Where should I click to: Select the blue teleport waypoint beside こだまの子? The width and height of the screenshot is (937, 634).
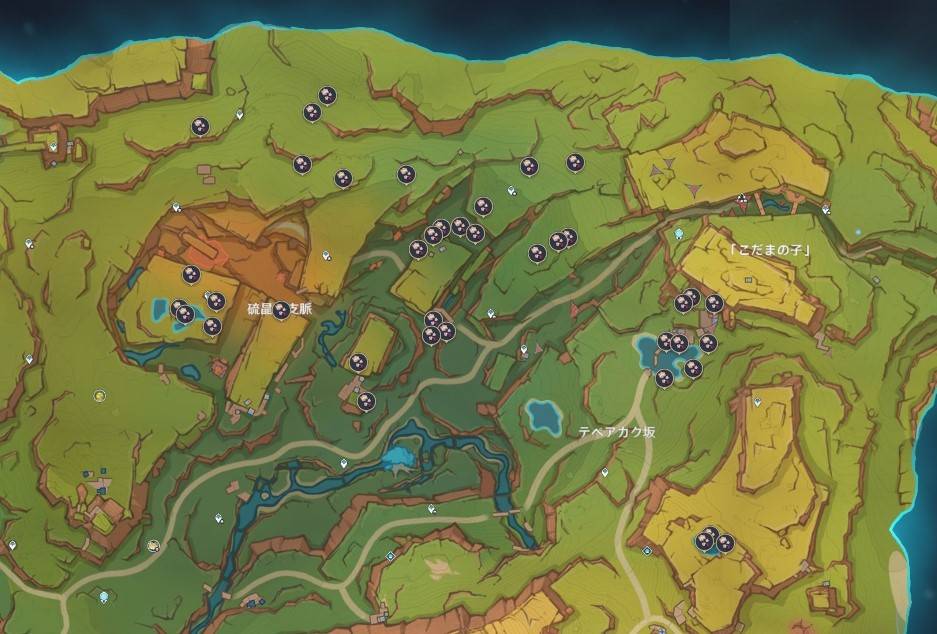(x=679, y=234)
